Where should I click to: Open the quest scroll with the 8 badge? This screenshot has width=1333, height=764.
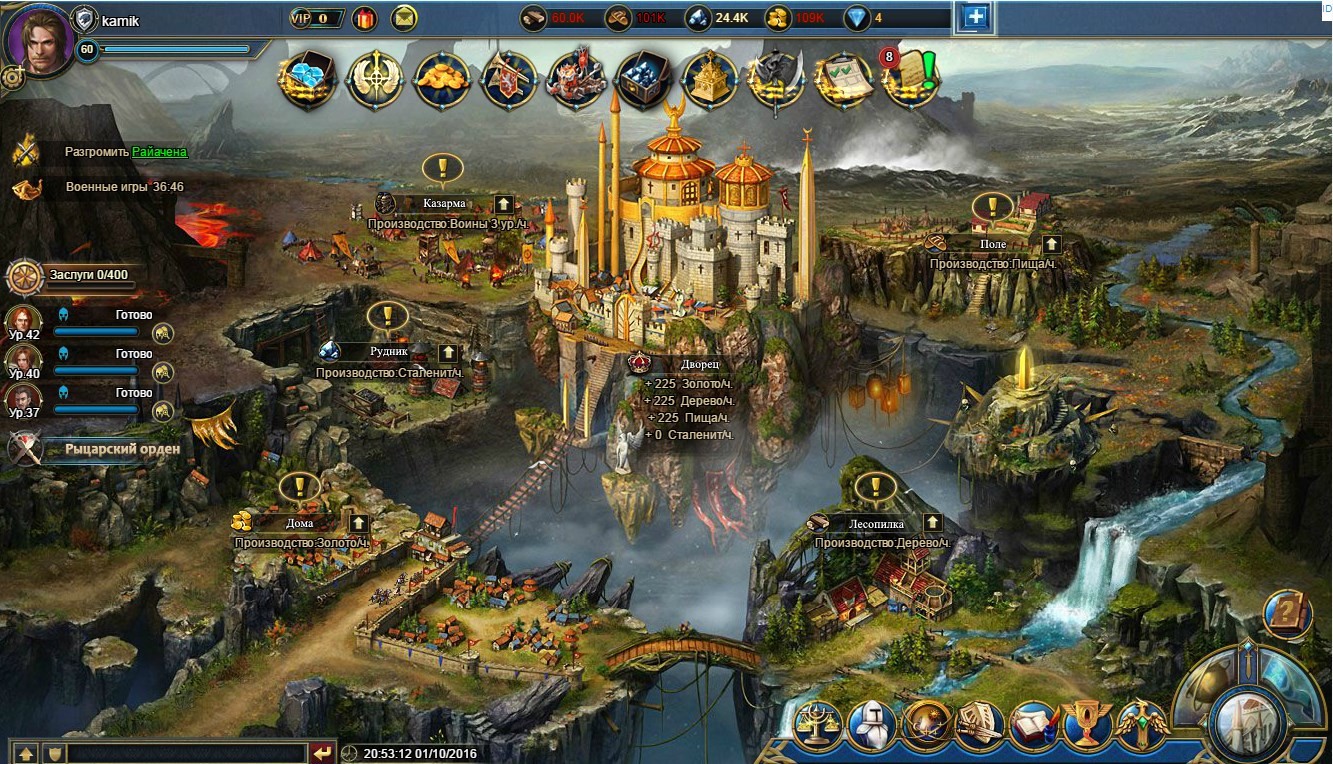coord(909,78)
